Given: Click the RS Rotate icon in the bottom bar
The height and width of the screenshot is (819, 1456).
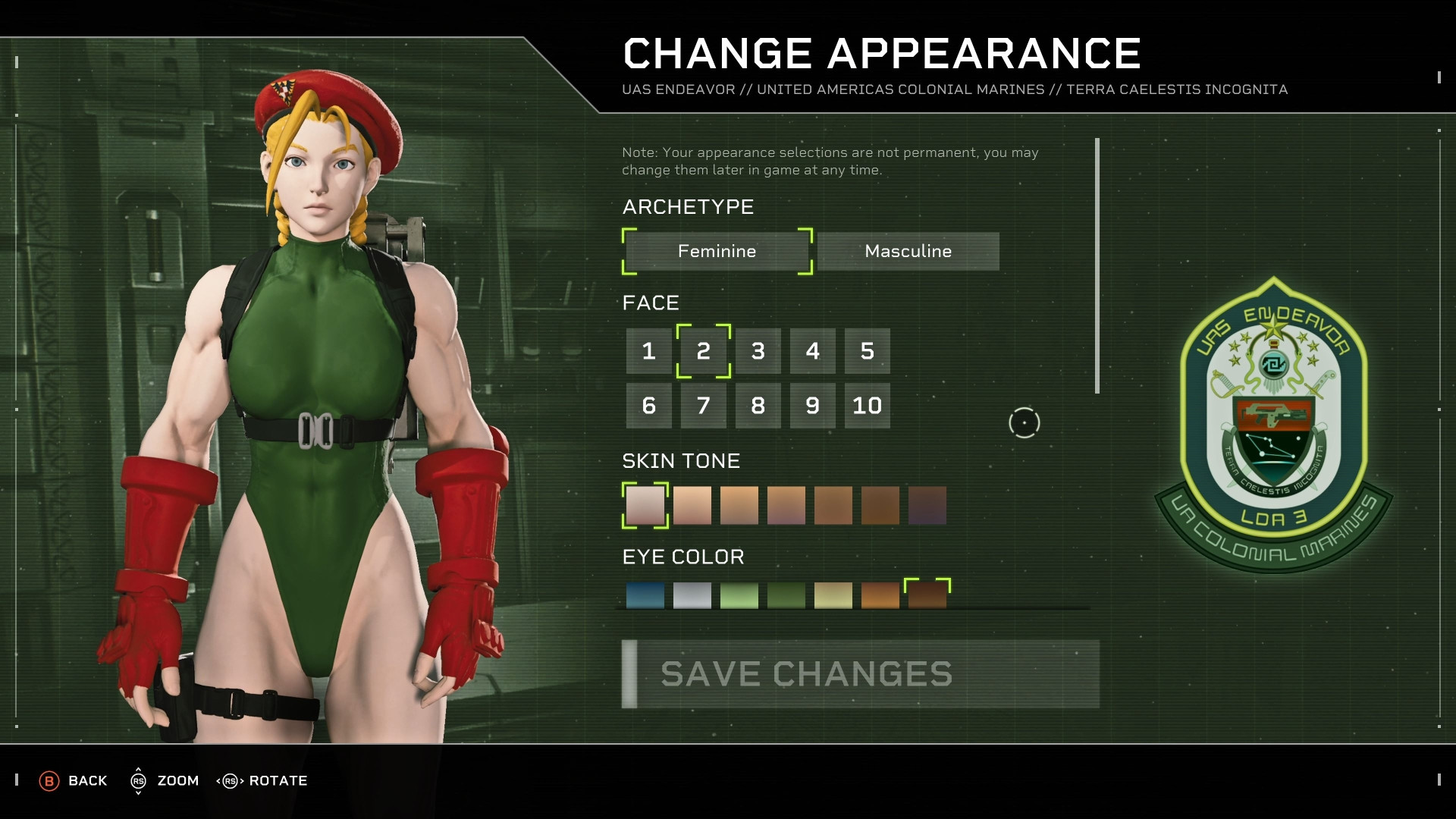Looking at the screenshot, I should (x=230, y=780).
